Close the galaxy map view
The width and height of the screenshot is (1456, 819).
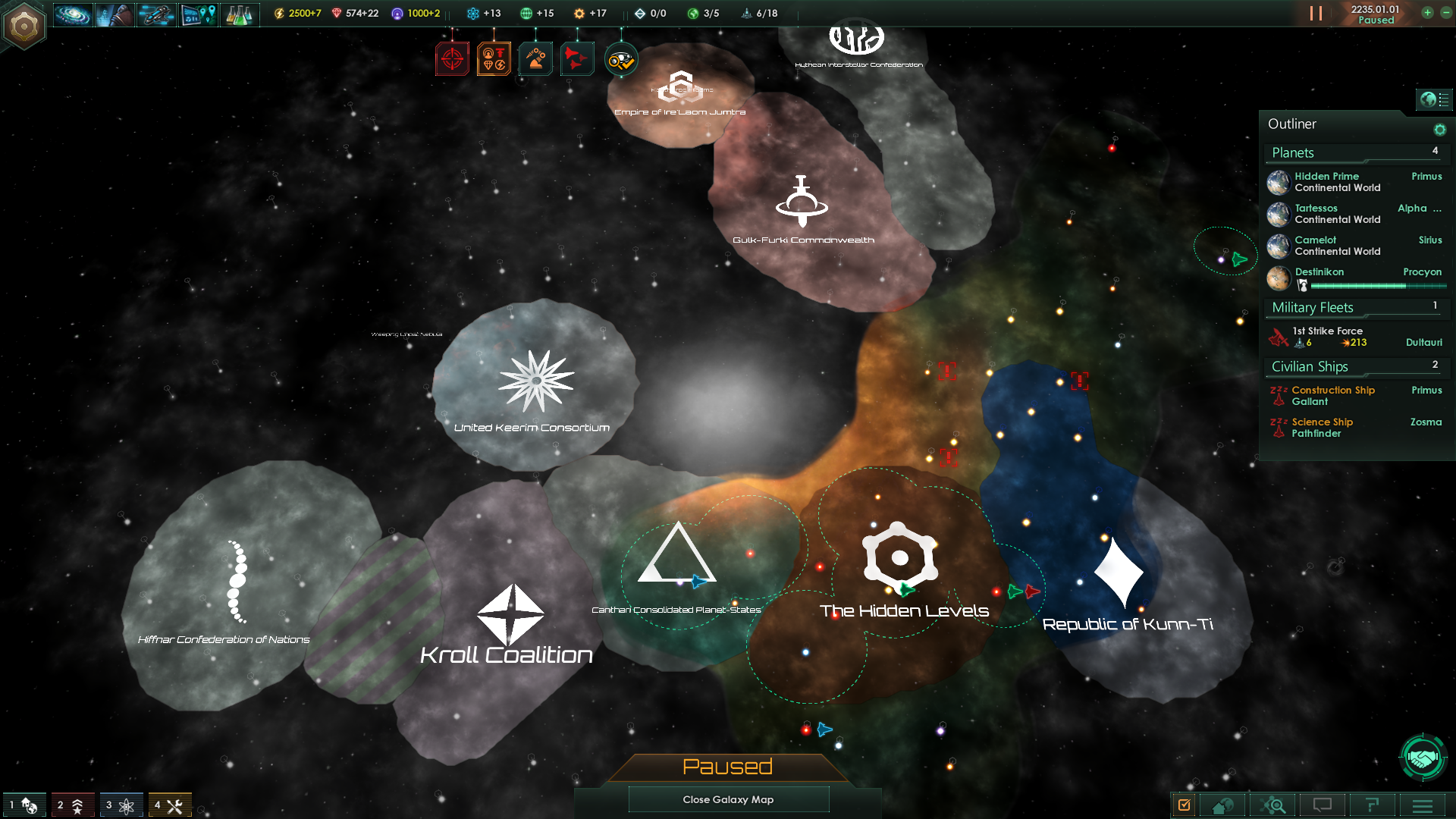(x=728, y=799)
